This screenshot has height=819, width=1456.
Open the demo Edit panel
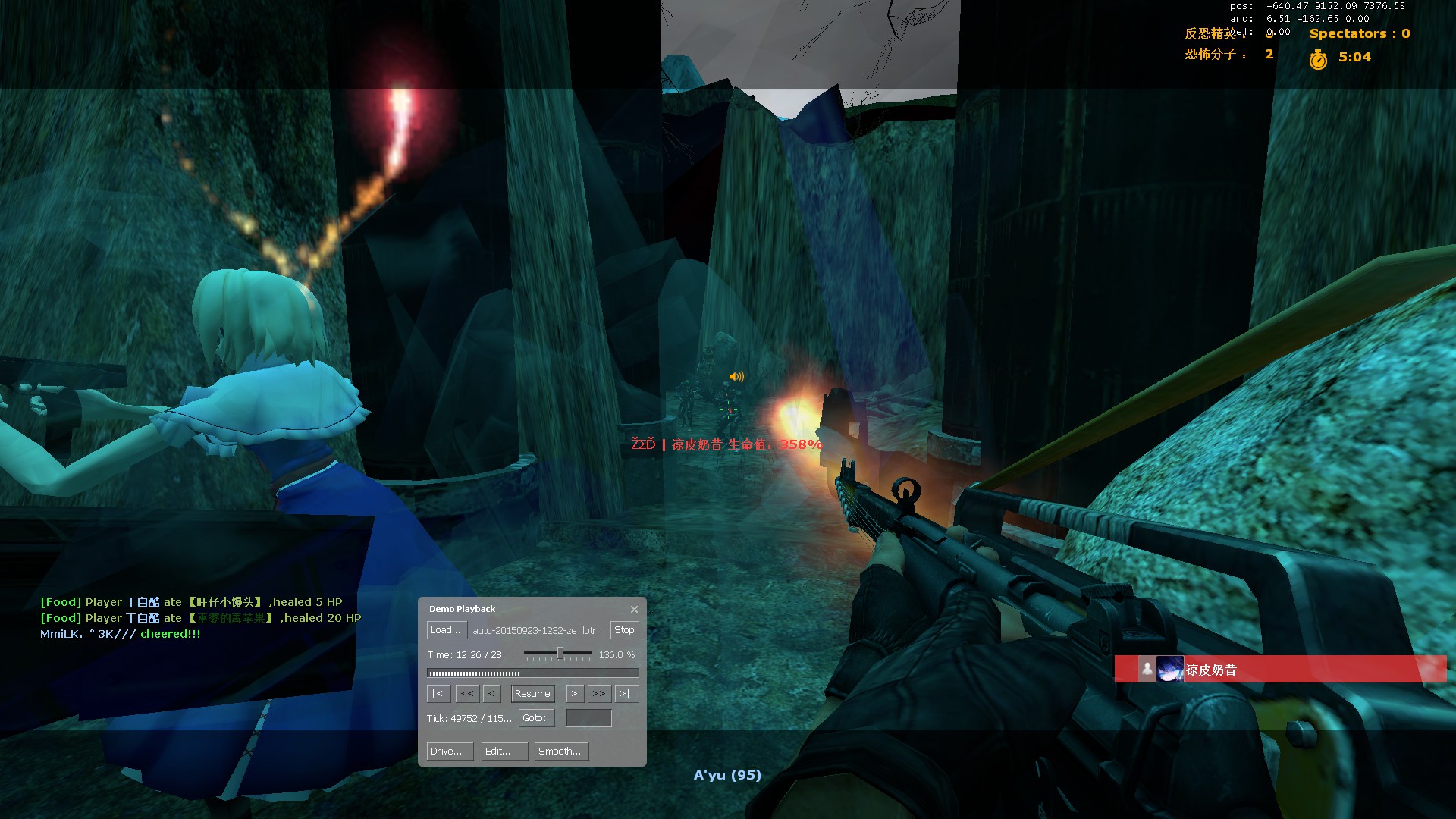[x=504, y=752]
